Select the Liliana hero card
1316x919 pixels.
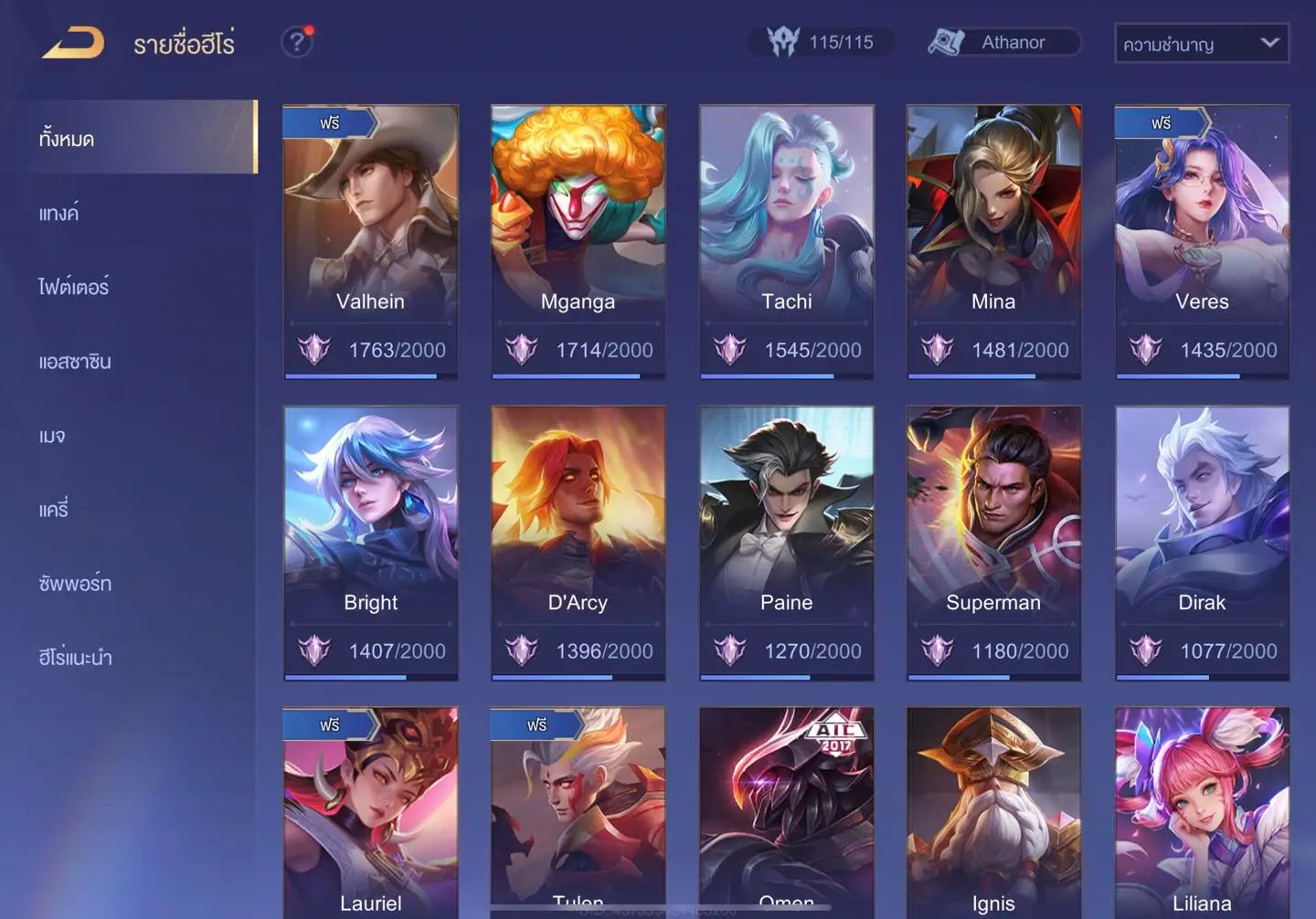(1202, 813)
